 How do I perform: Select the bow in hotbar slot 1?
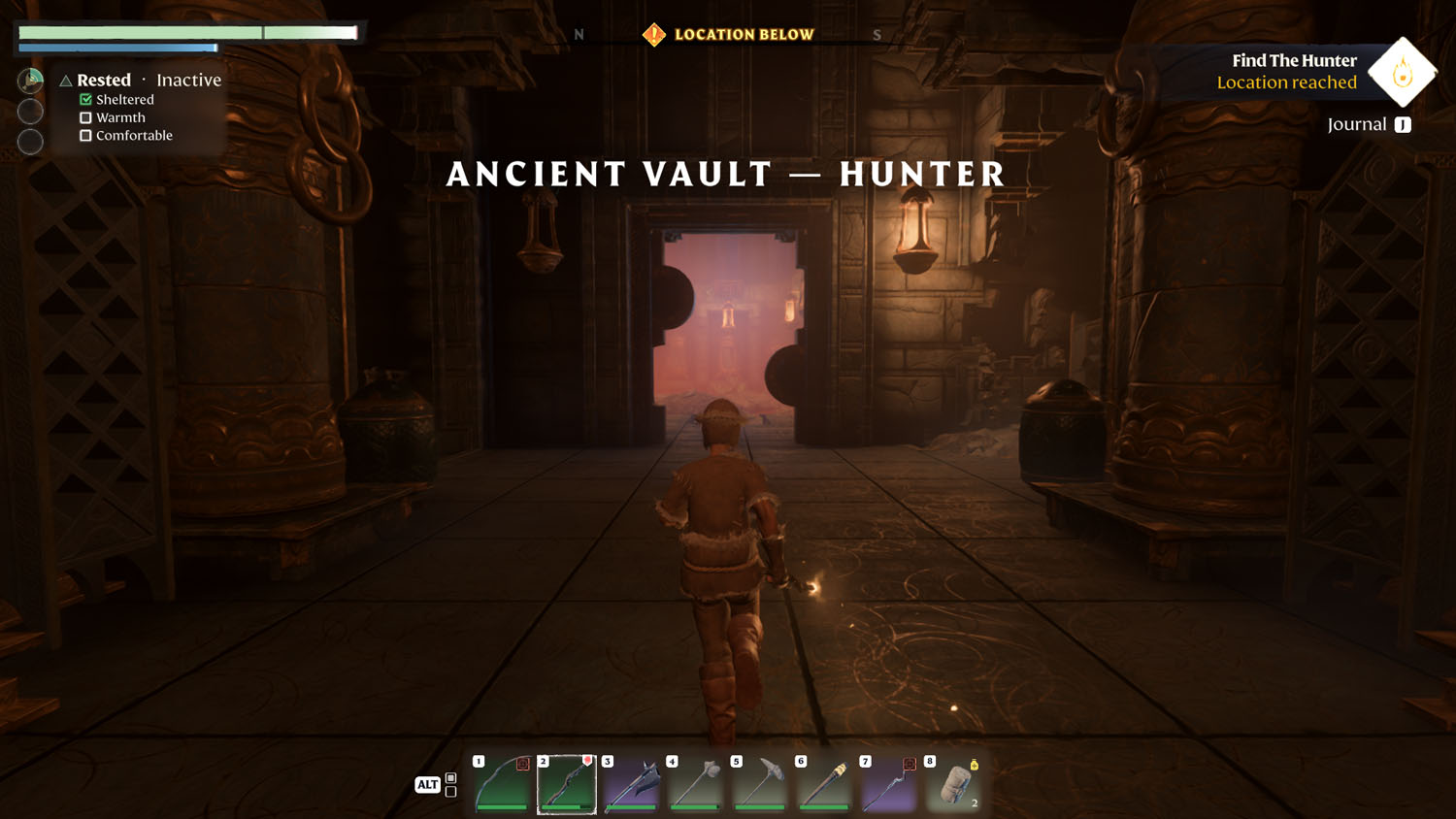pyautogui.click(x=502, y=784)
